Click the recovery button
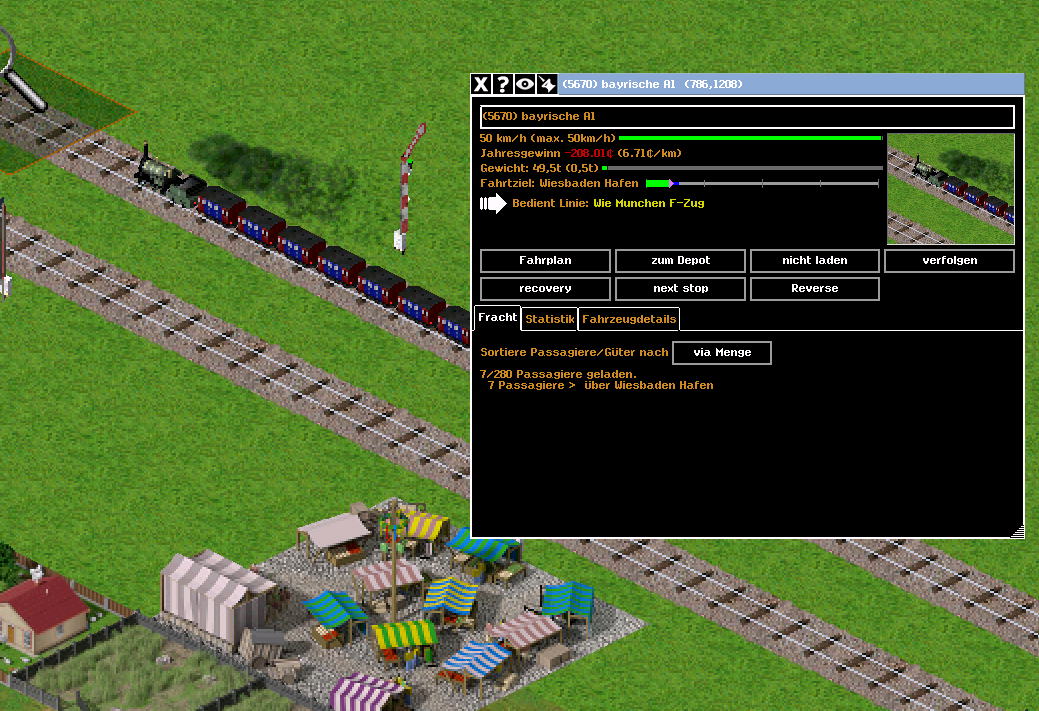 (x=545, y=289)
